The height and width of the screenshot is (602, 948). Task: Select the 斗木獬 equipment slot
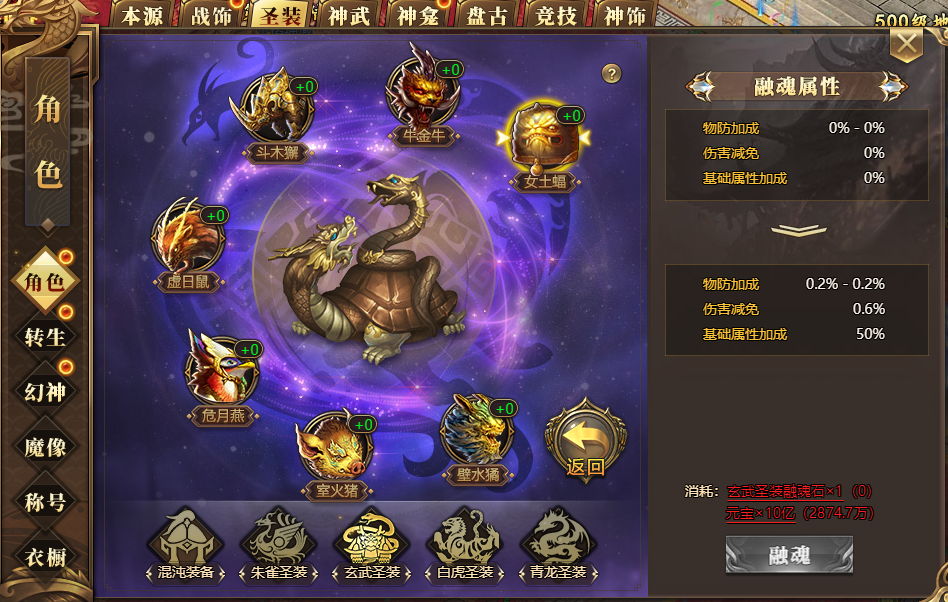click(x=276, y=107)
